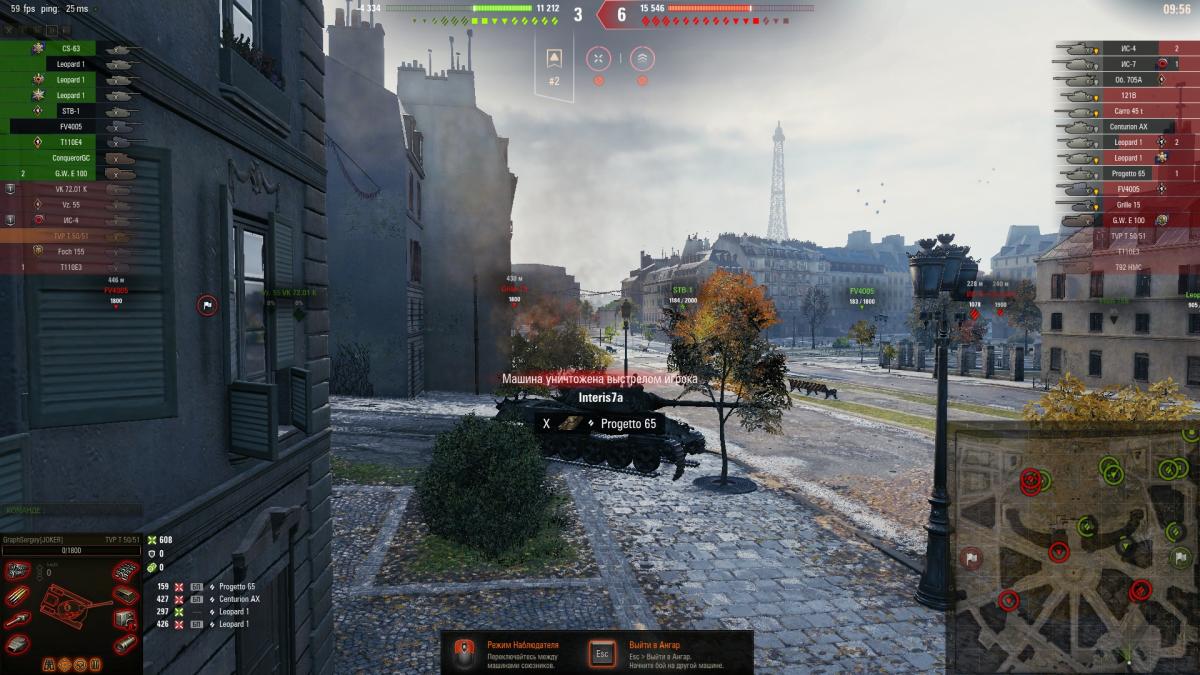This screenshot has width=1200, height=675.
Task: Click Progetto 65 in the enemy team list
Action: pos(1128,173)
